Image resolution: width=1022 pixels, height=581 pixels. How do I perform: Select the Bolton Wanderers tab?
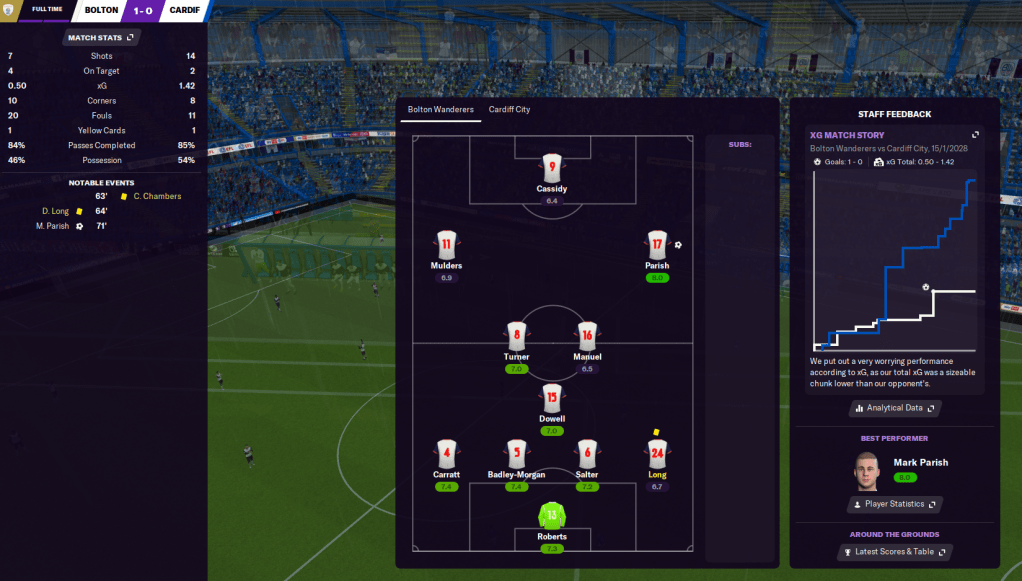coord(440,109)
